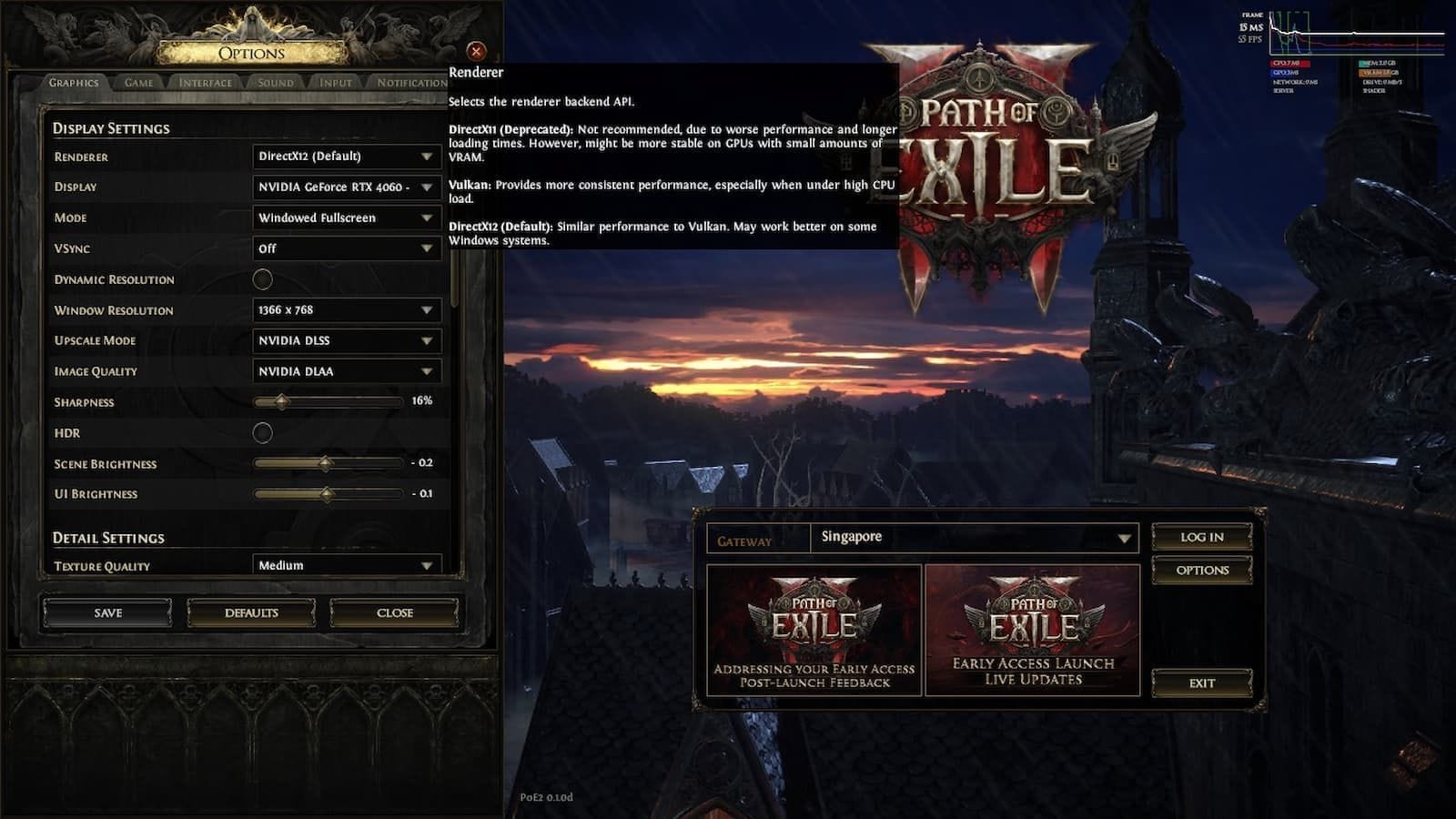Open the VSync dropdown
The width and height of the screenshot is (1456, 819).
(346, 248)
